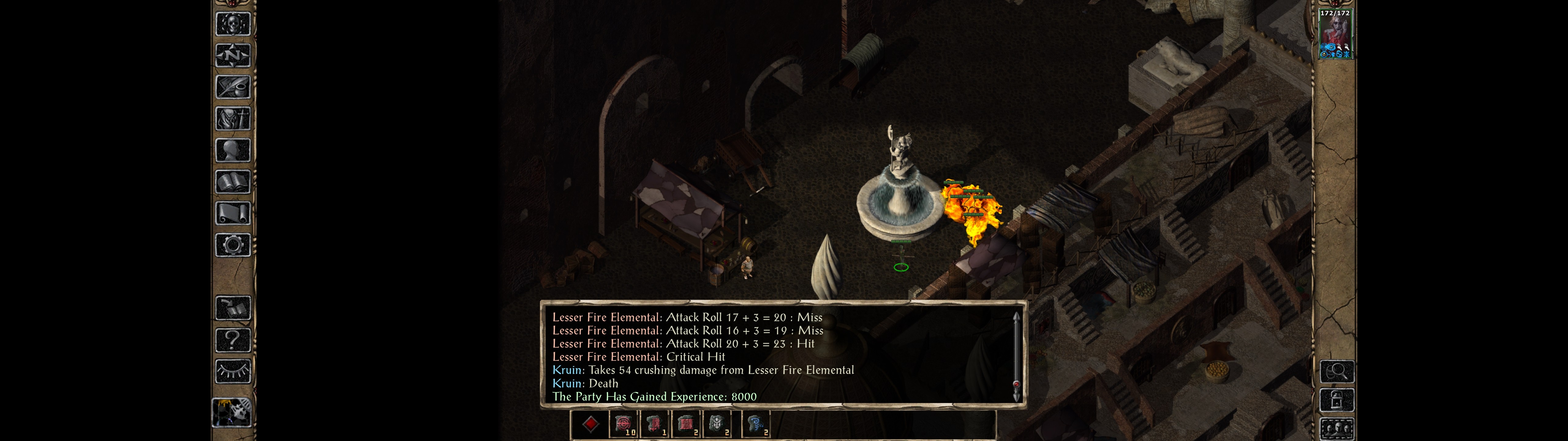Select the character portrait with 172/172 HP
The height and width of the screenshot is (441, 1568).
coord(1335,34)
